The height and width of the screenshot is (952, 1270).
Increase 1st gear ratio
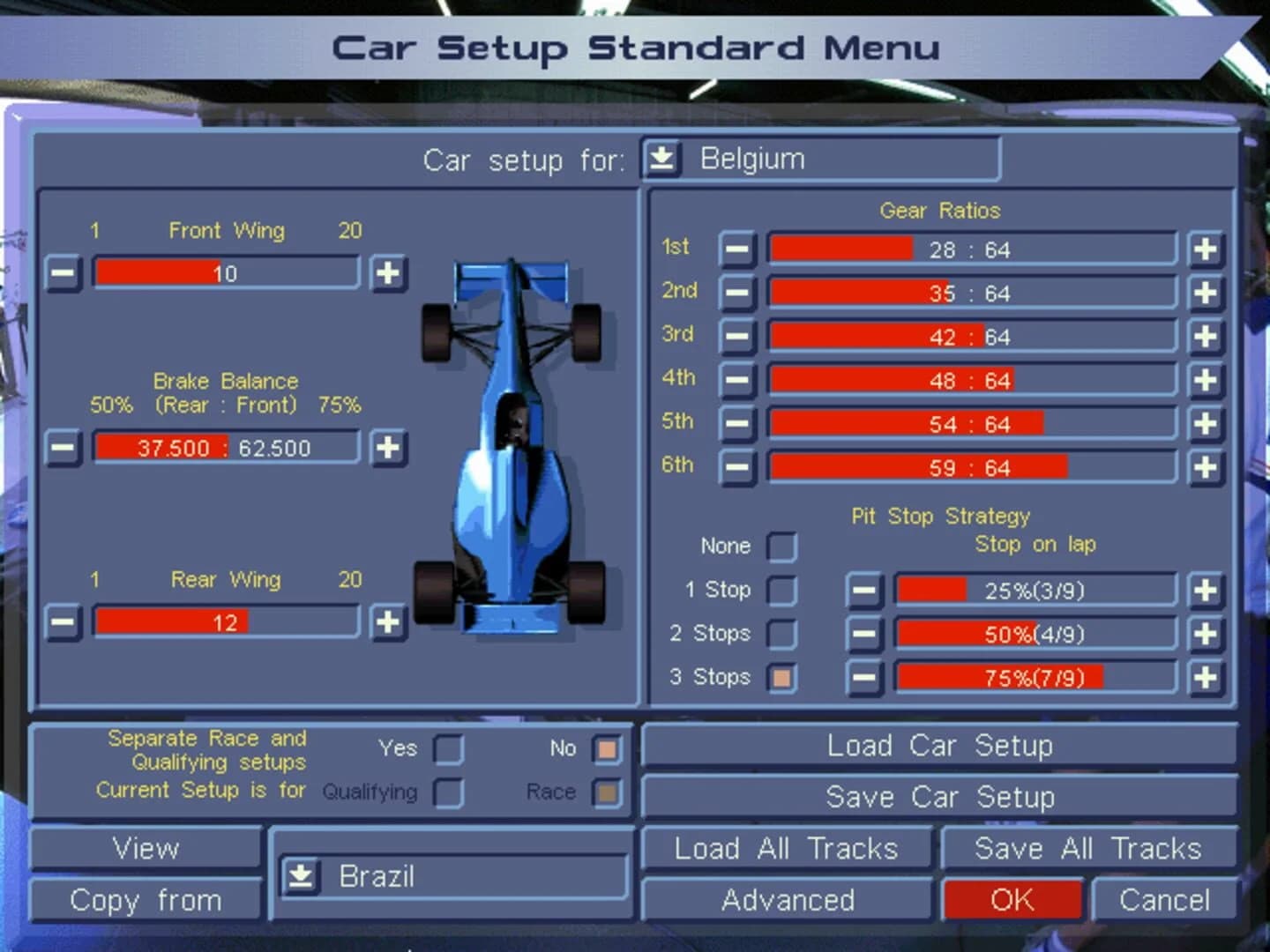[x=1205, y=249]
